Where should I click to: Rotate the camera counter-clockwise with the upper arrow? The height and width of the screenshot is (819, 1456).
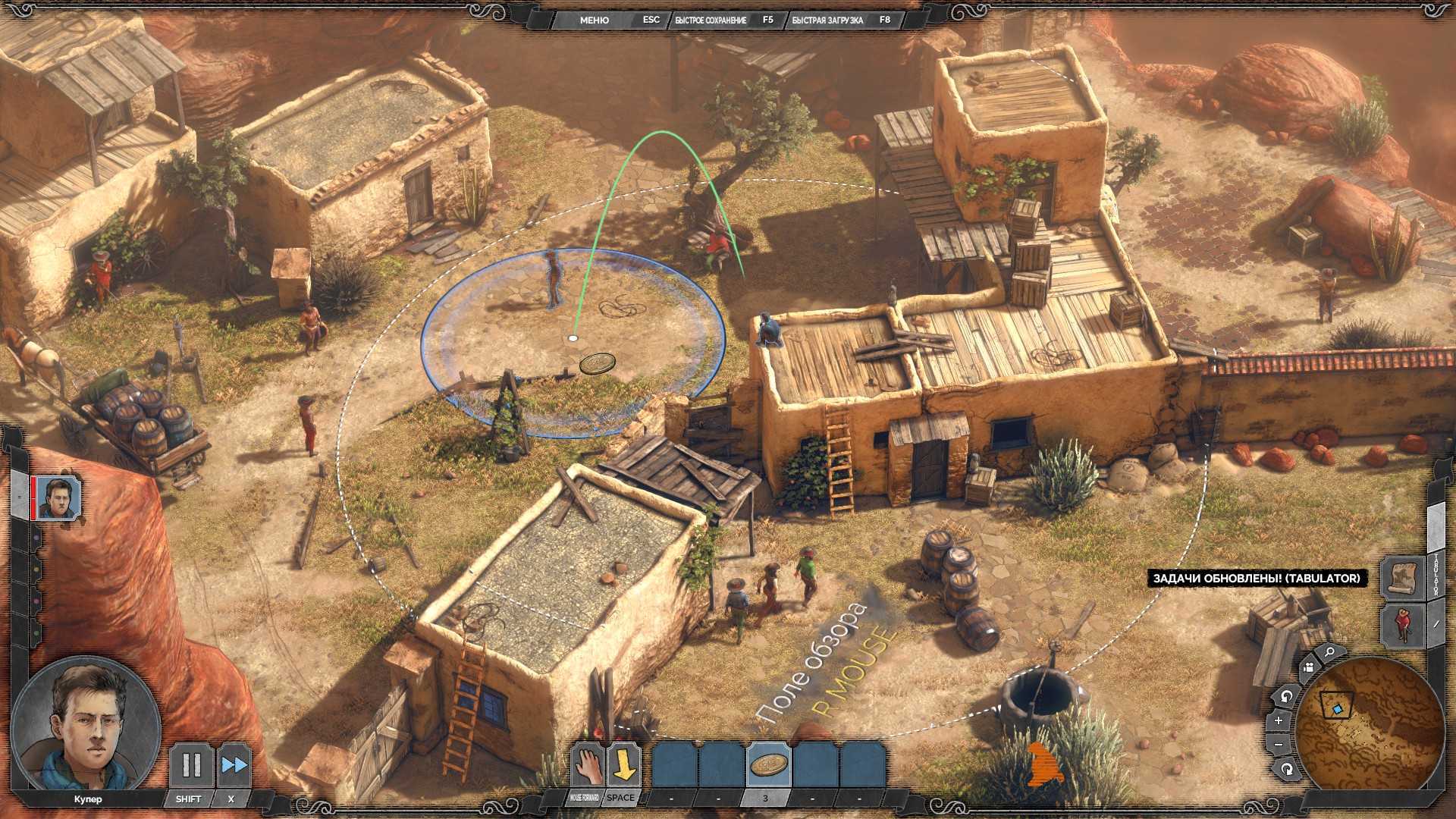1285,695
